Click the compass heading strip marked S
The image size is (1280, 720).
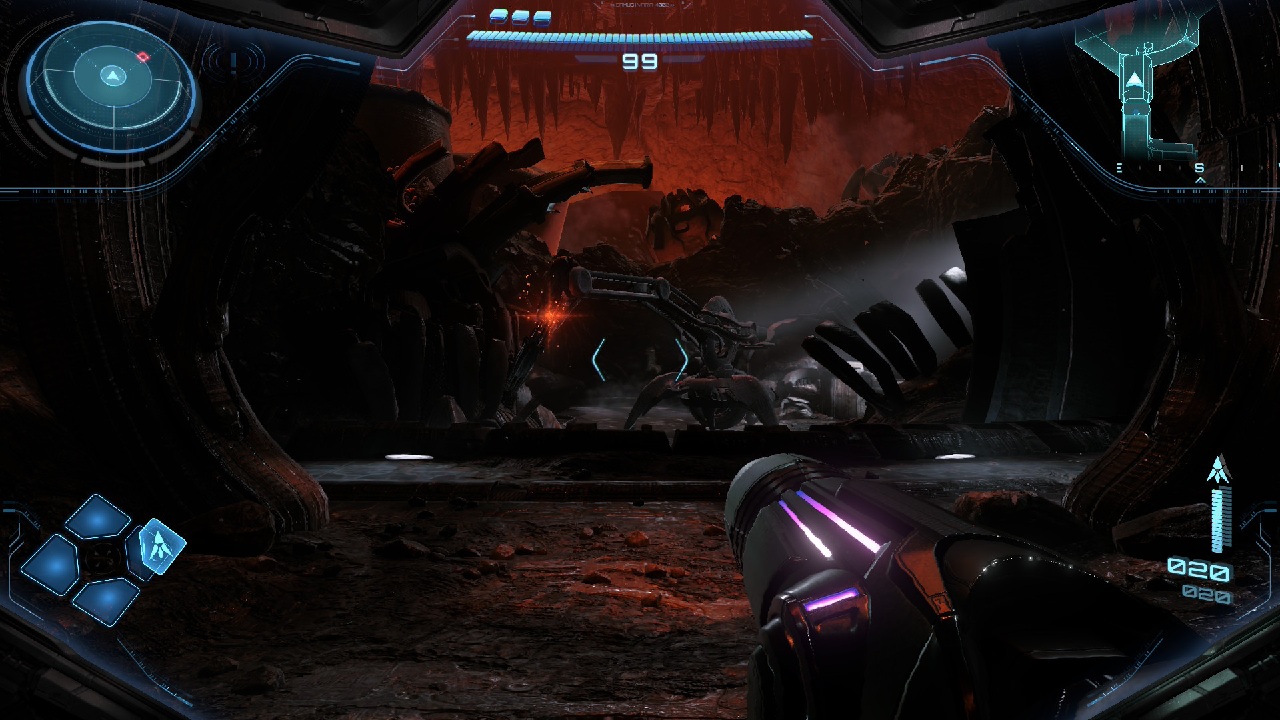[x=1198, y=169]
